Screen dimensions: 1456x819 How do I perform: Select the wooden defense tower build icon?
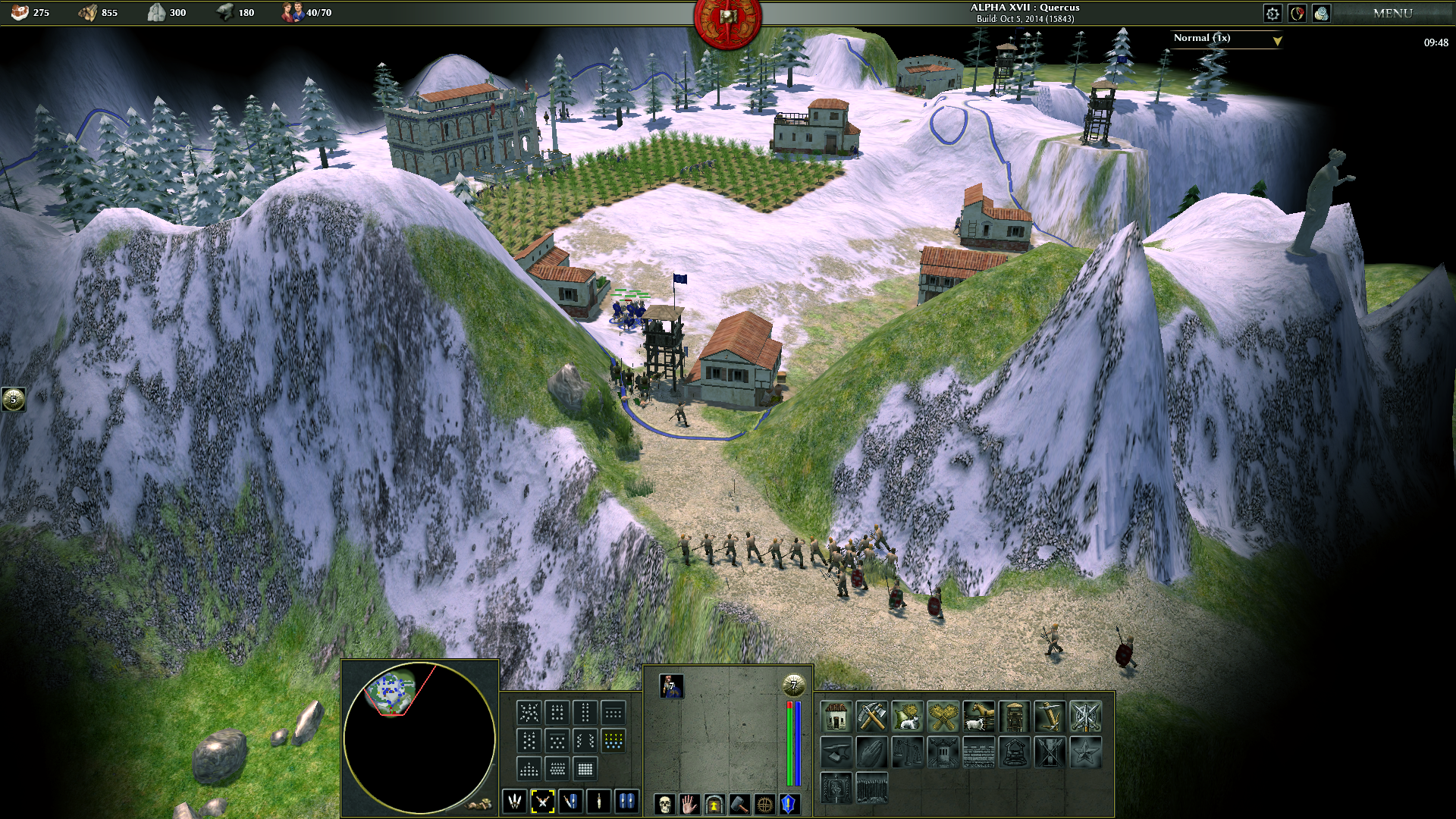(1015, 716)
